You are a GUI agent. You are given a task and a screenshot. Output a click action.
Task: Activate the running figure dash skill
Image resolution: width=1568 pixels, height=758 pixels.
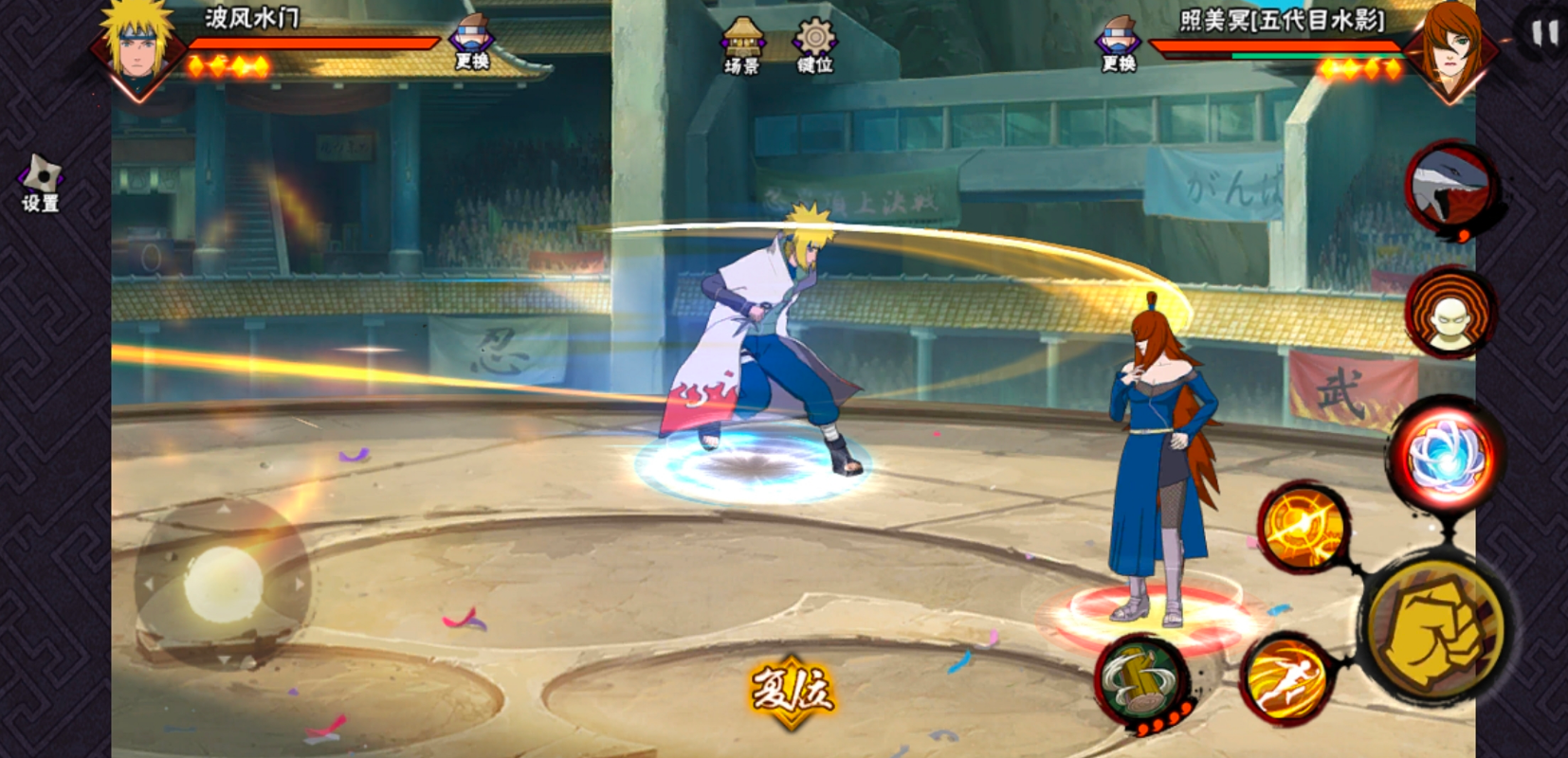1285,677
